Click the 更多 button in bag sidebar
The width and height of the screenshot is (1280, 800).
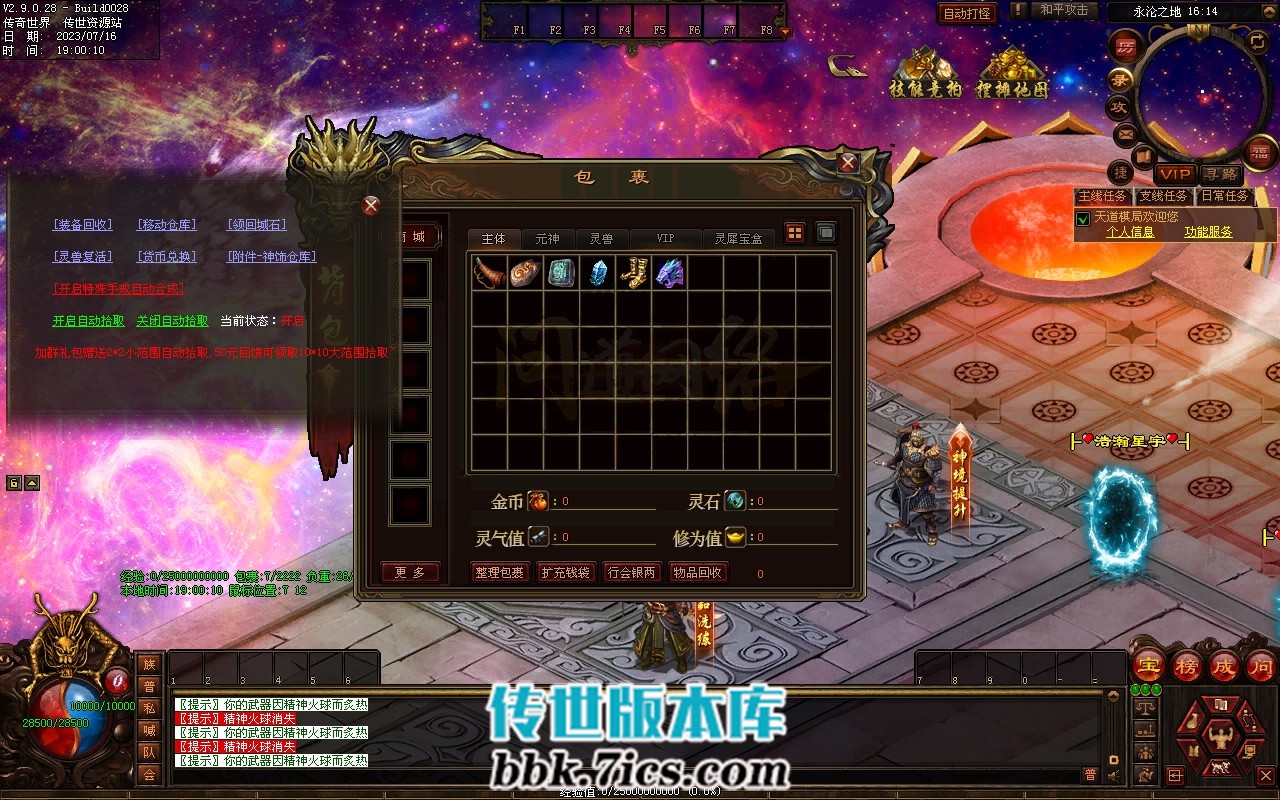(x=410, y=573)
